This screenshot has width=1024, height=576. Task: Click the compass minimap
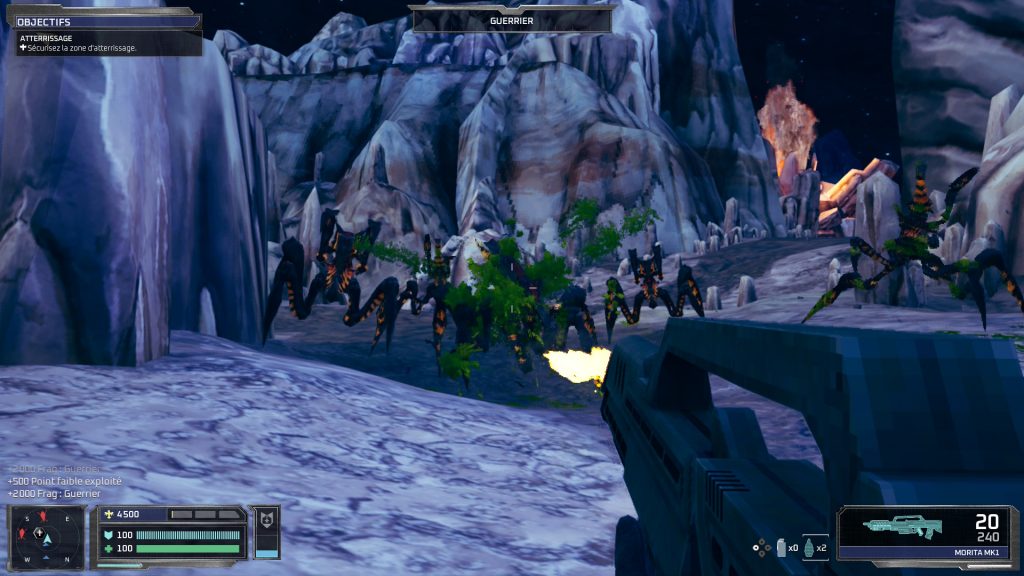pos(46,537)
